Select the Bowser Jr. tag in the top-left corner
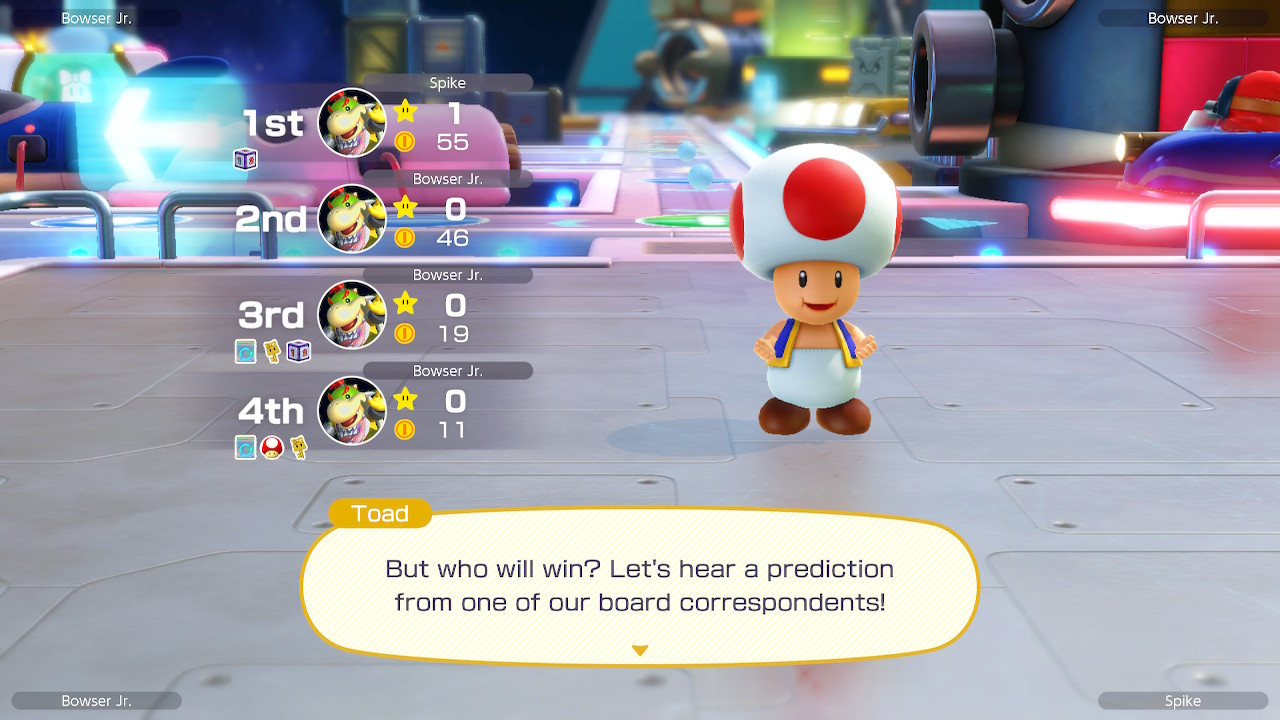Viewport: 1280px width, 720px height. pos(96,17)
